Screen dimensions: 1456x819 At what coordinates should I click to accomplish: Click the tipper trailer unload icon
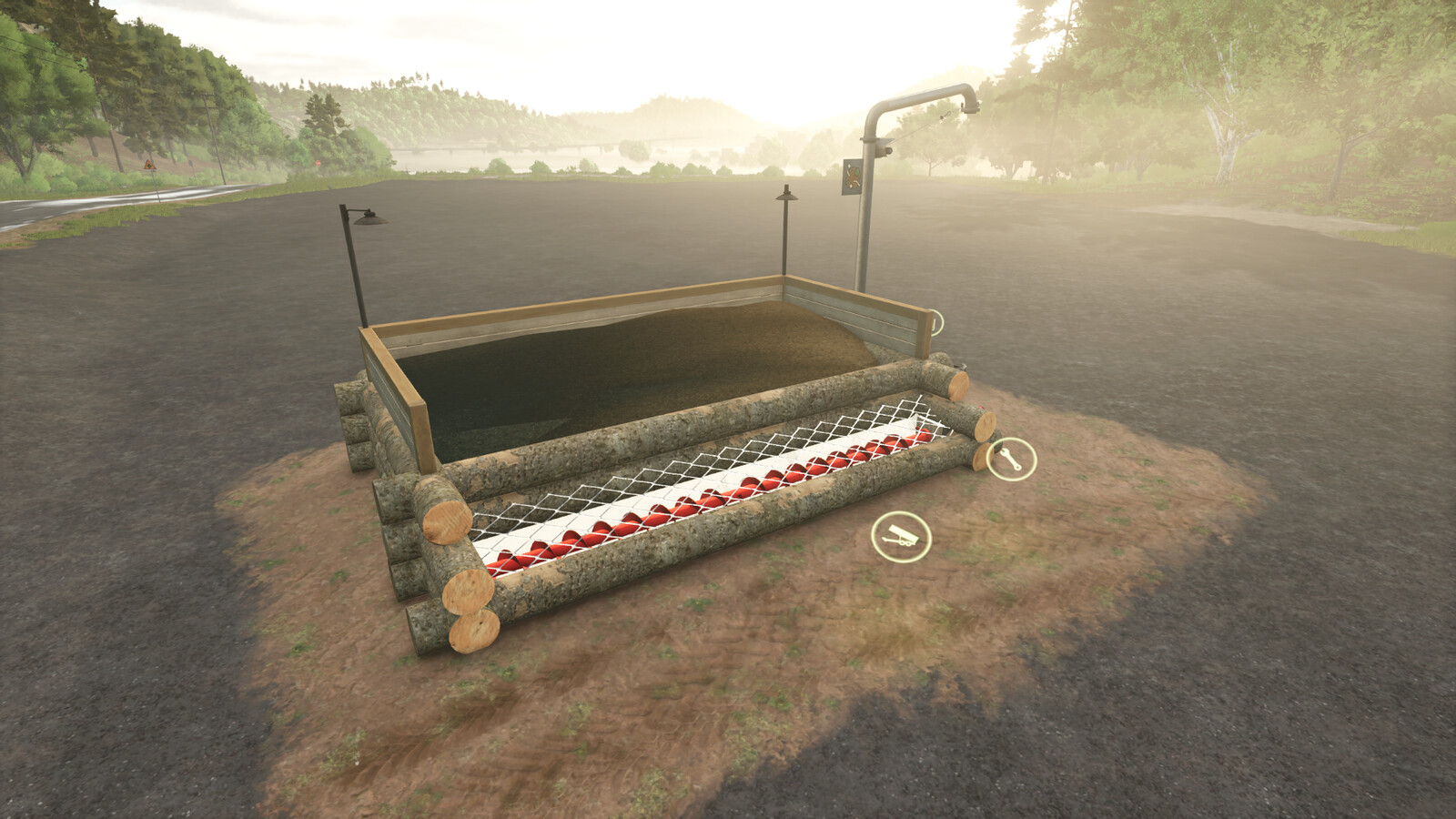coord(901,536)
